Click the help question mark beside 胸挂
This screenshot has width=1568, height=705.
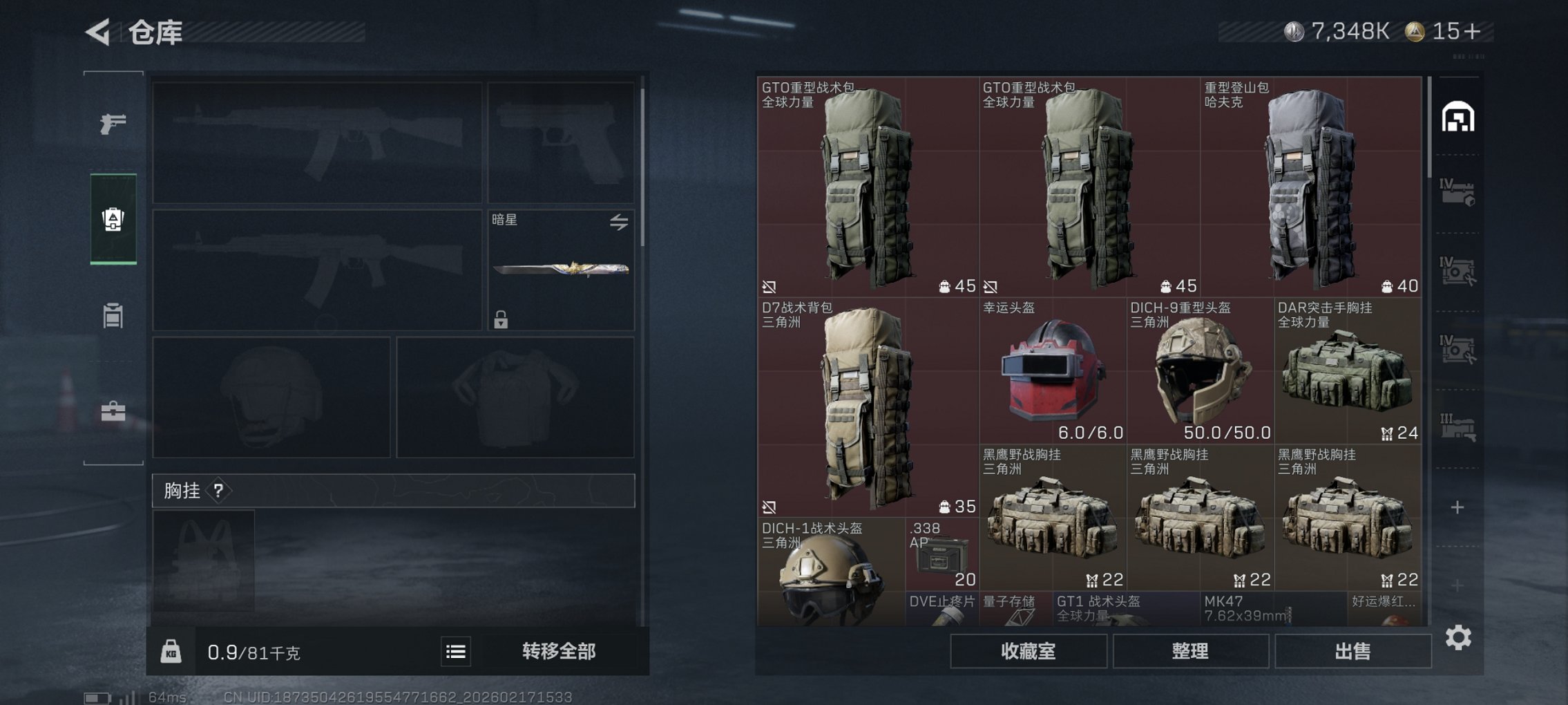(x=218, y=491)
